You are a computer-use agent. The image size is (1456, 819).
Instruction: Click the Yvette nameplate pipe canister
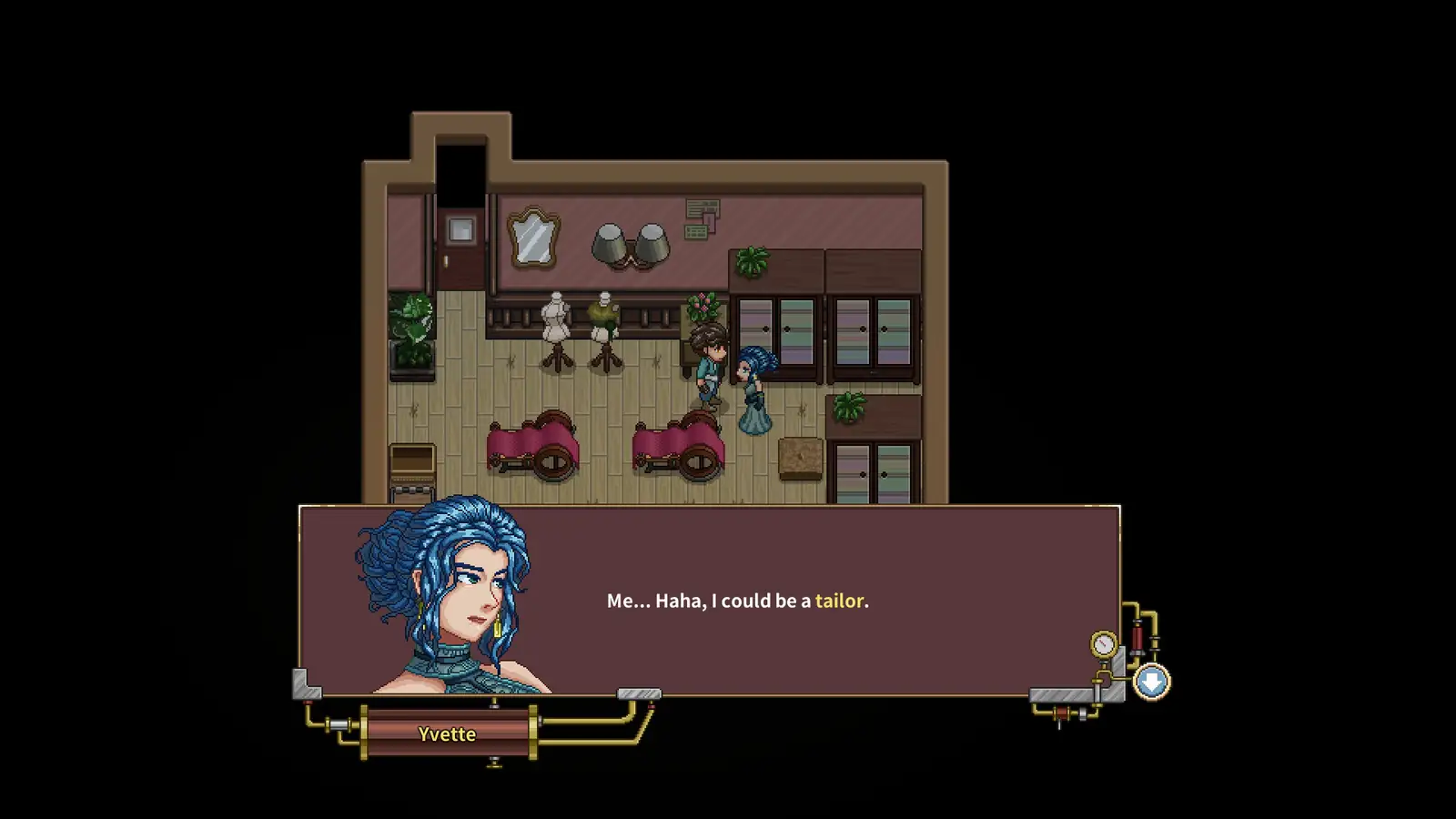[x=446, y=733]
